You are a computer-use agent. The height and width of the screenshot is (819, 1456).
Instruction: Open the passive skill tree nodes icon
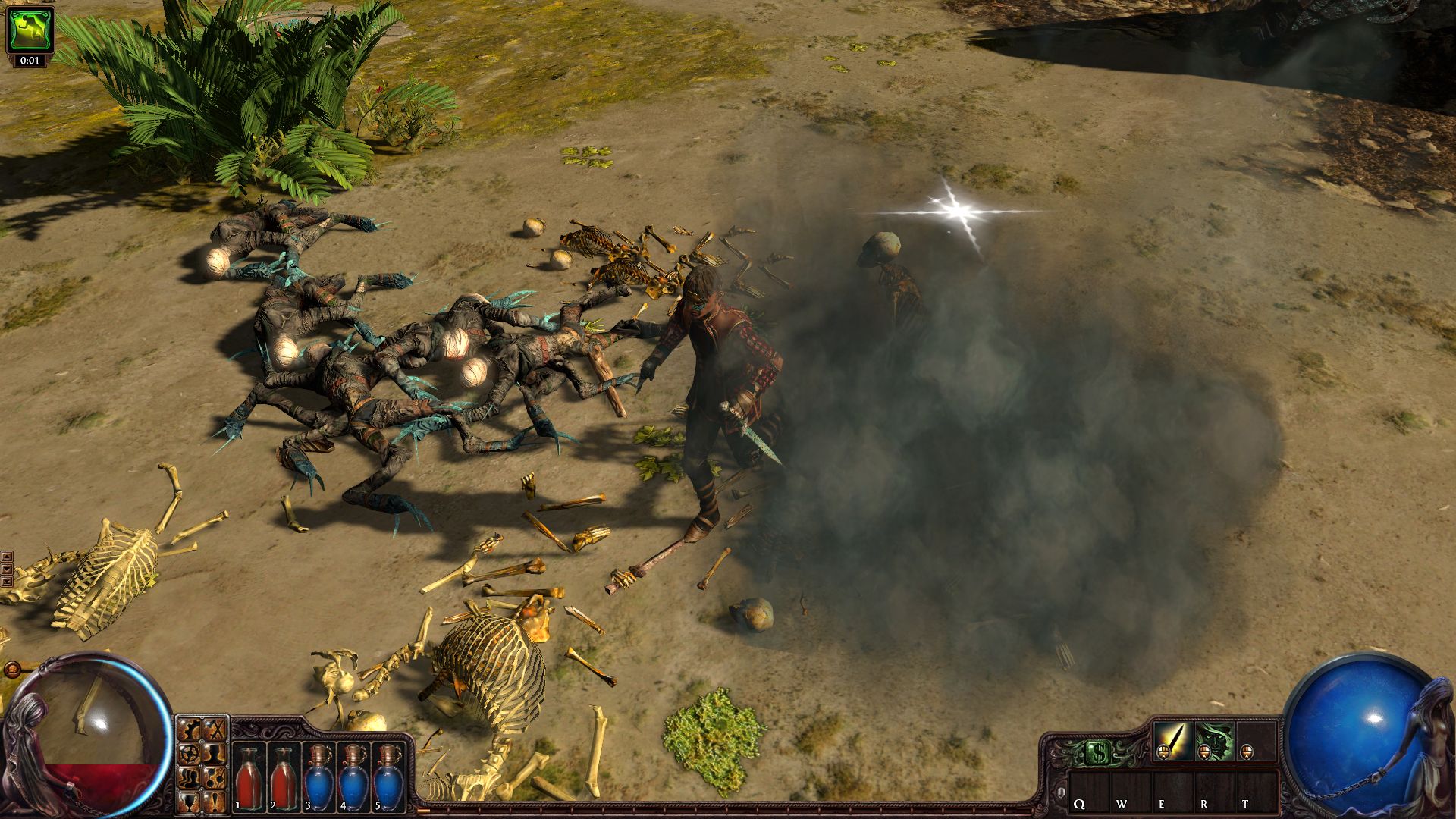click(216, 779)
